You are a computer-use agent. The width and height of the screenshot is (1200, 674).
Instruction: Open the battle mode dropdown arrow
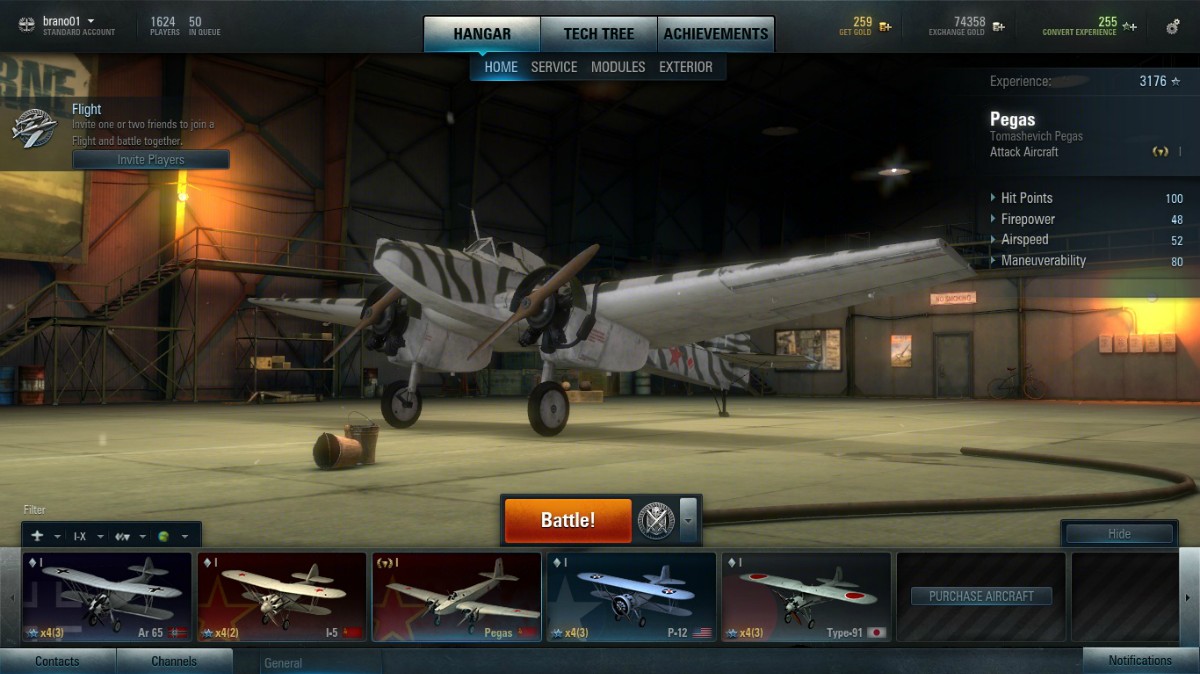pyautogui.click(x=688, y=520)
